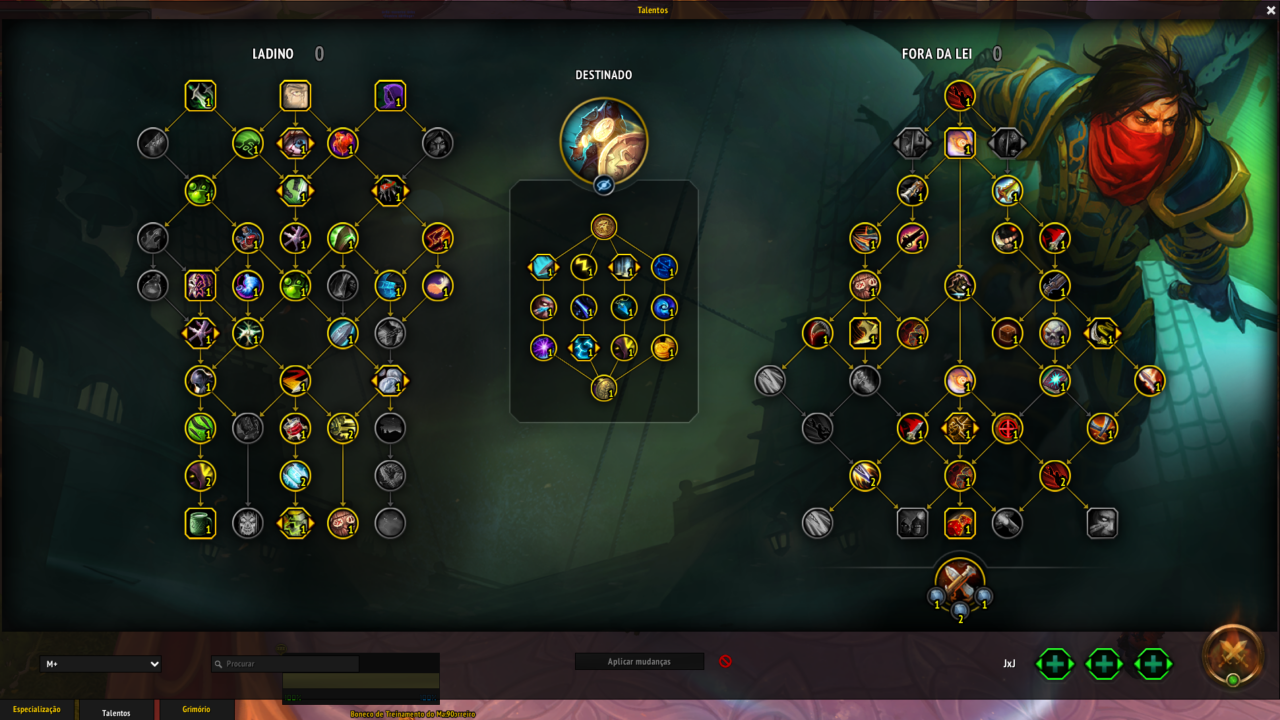Select the crossed-blades talent atop Ladino tree
1280x720 pixels.
point(201,96)
